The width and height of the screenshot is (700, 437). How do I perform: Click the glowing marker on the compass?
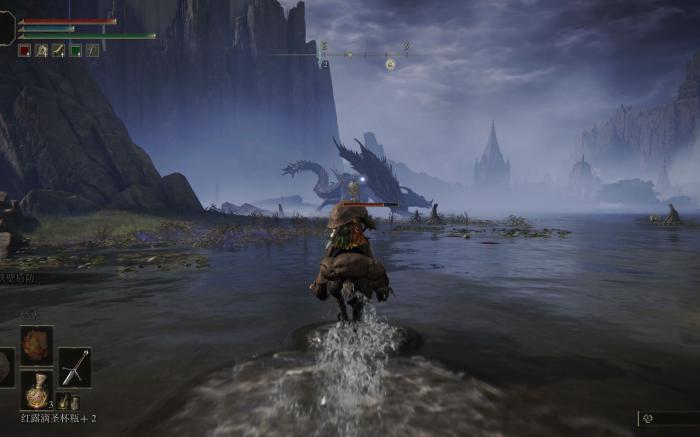coord(390,64)
